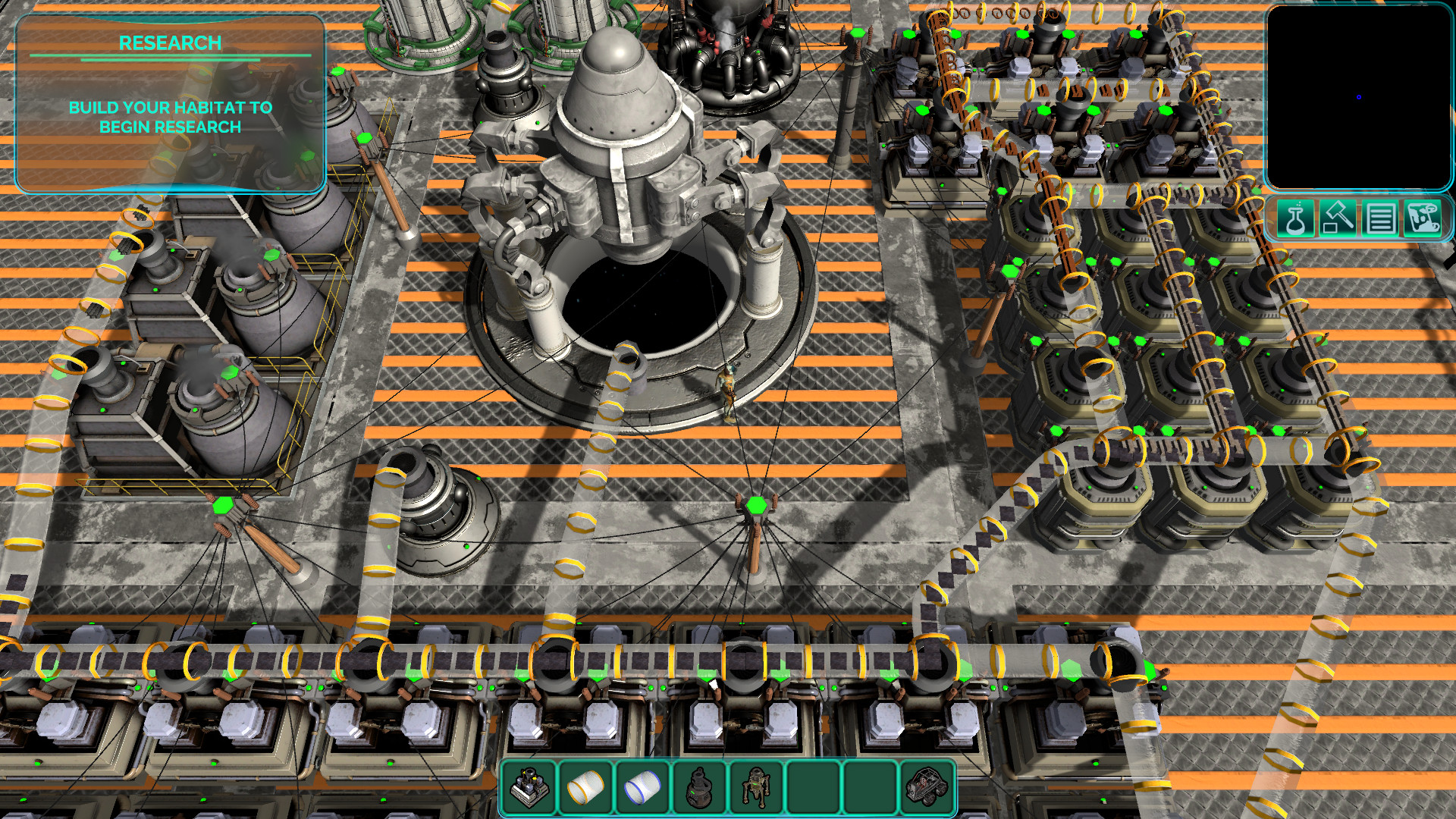Click the RESEARCH panel title
This screenshot has width=1456, height=819.
171,42
